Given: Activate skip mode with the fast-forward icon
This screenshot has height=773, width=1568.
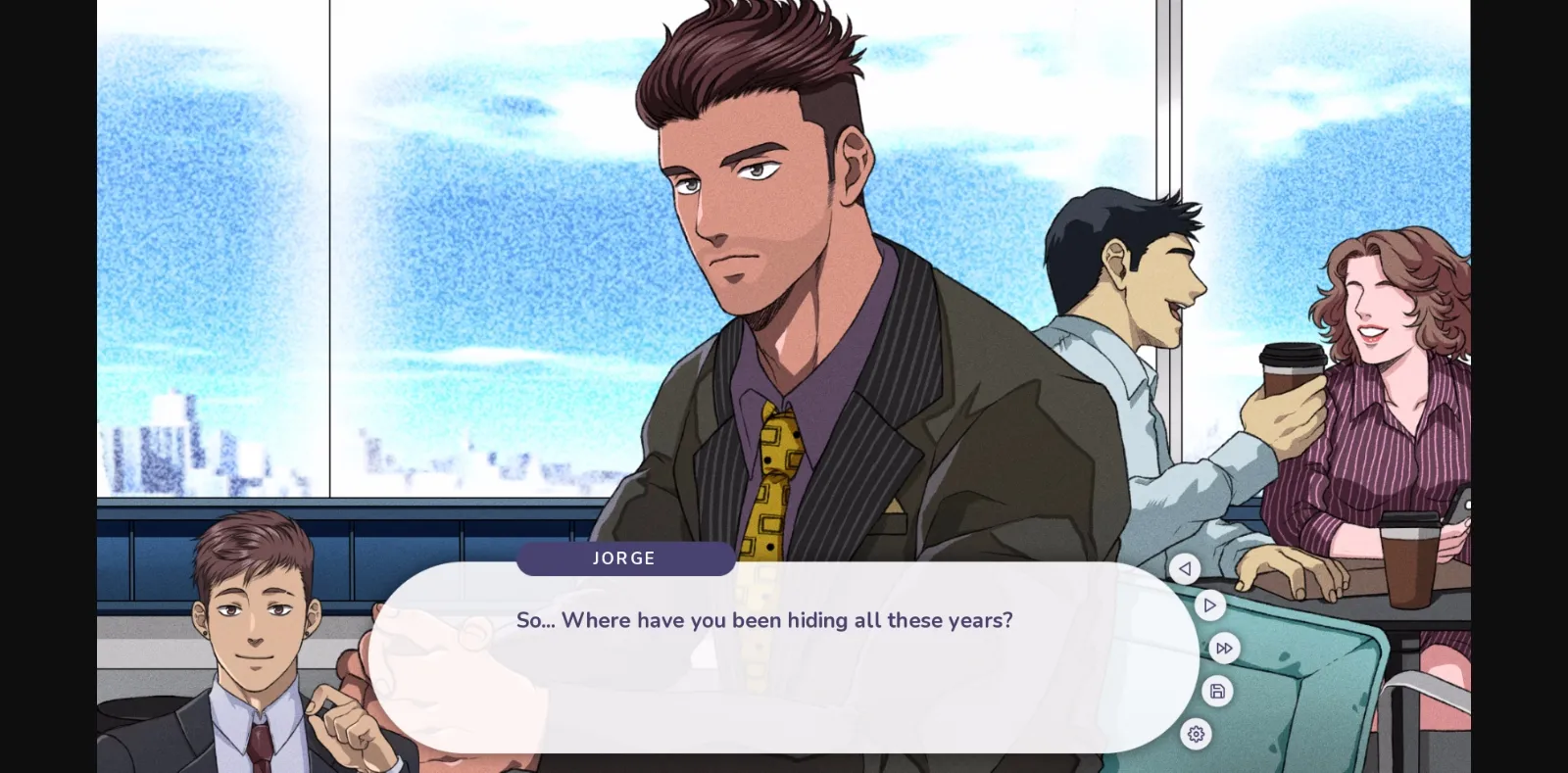Looking at the screenshot, I should tap(1224, 648).
